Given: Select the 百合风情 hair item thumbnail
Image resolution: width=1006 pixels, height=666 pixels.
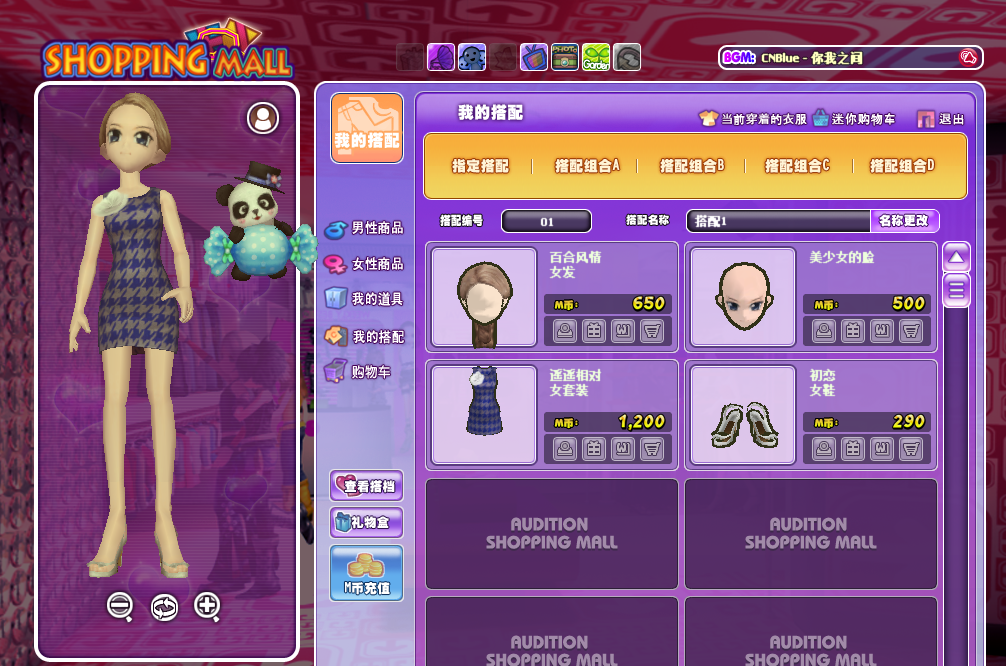Looking at the screenshot, I should pyautogui.click(x=484, y=297).
